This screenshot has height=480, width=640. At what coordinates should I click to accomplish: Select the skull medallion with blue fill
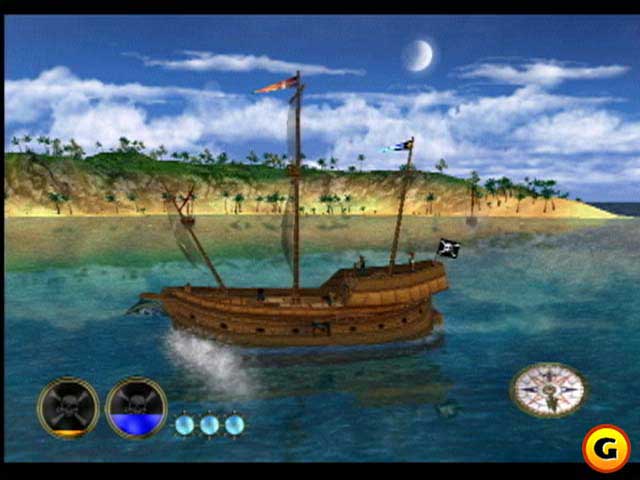coord(136,408)
